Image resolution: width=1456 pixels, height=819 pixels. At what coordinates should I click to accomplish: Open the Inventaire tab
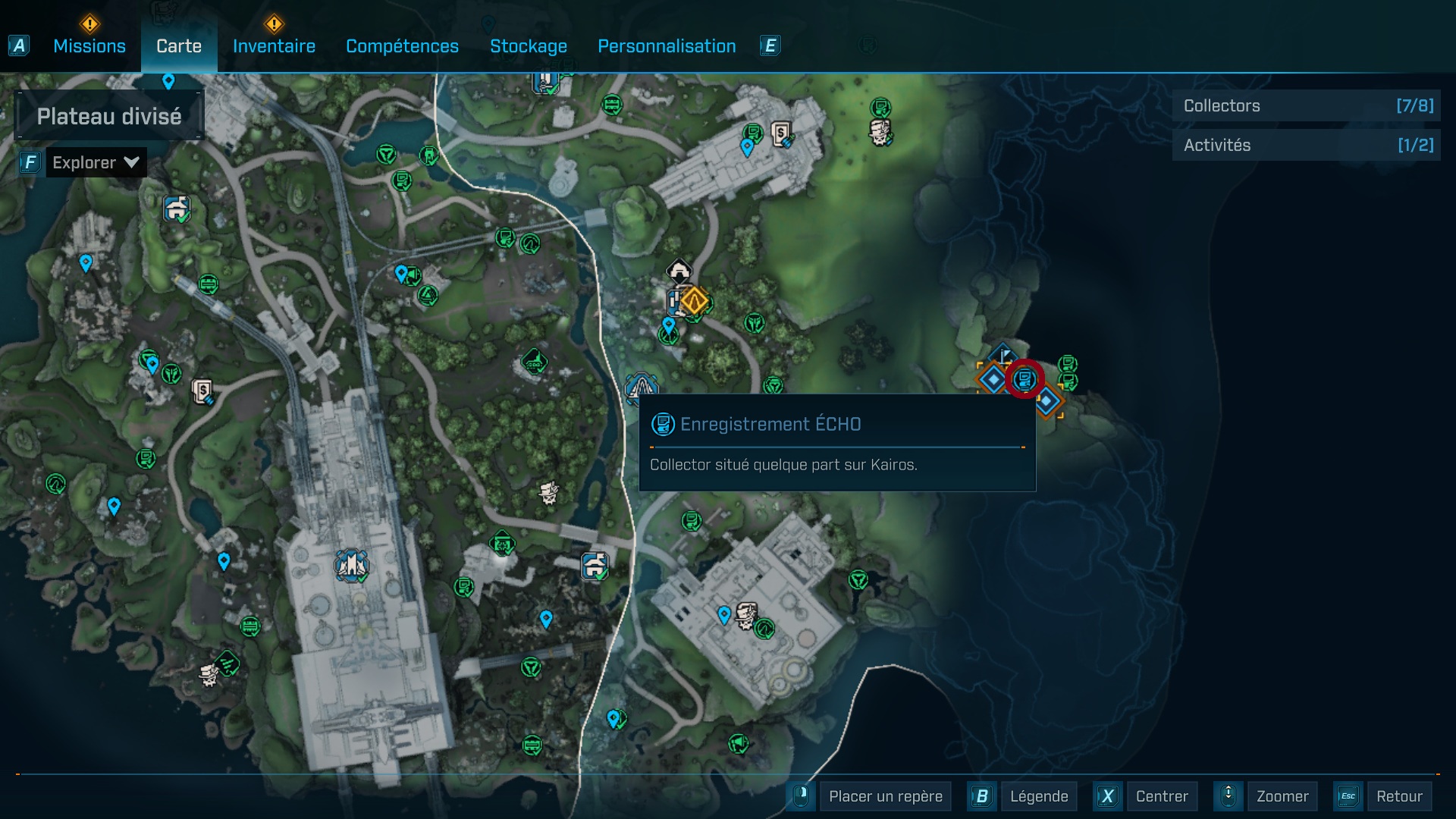274,46
